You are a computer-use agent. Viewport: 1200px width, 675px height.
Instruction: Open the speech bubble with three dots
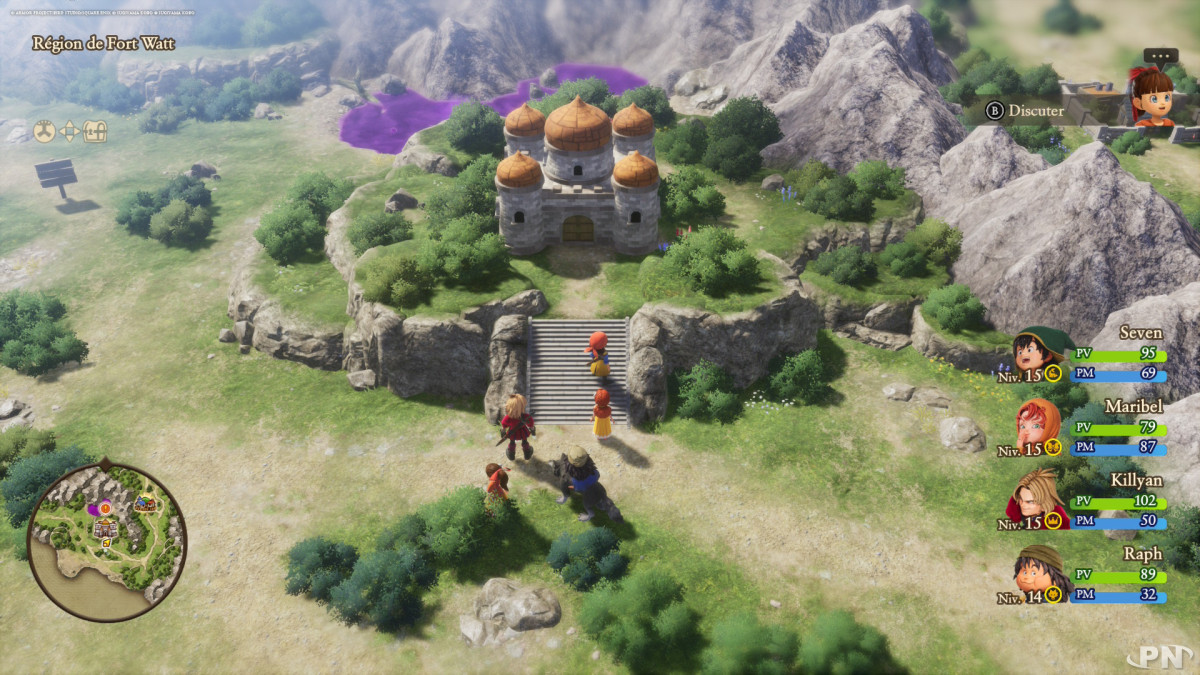pos(1160,56)
